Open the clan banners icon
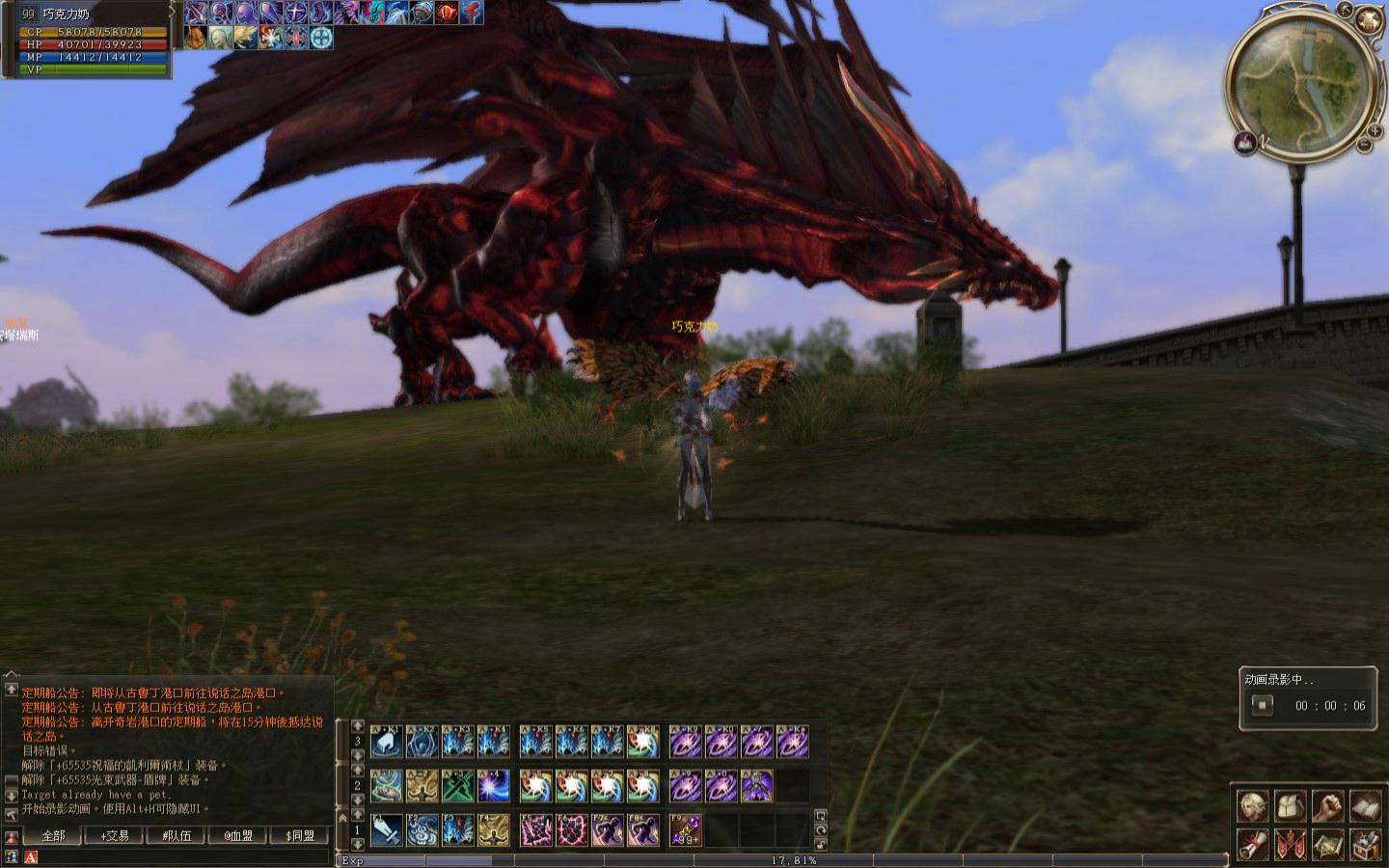The width and height of the screenshot is (1389, 868). (x=1290, y=845)
